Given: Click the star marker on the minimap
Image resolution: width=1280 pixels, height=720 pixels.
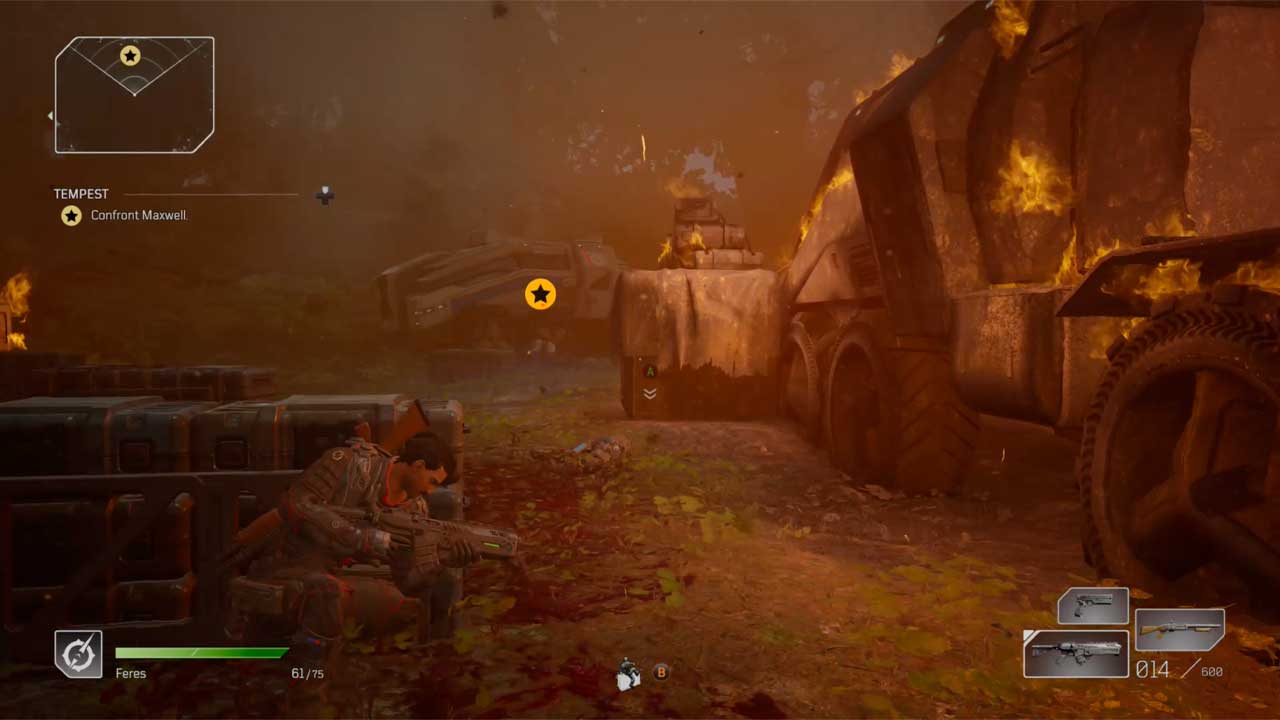Looking at the screenshot, I should tap(130, 56).
